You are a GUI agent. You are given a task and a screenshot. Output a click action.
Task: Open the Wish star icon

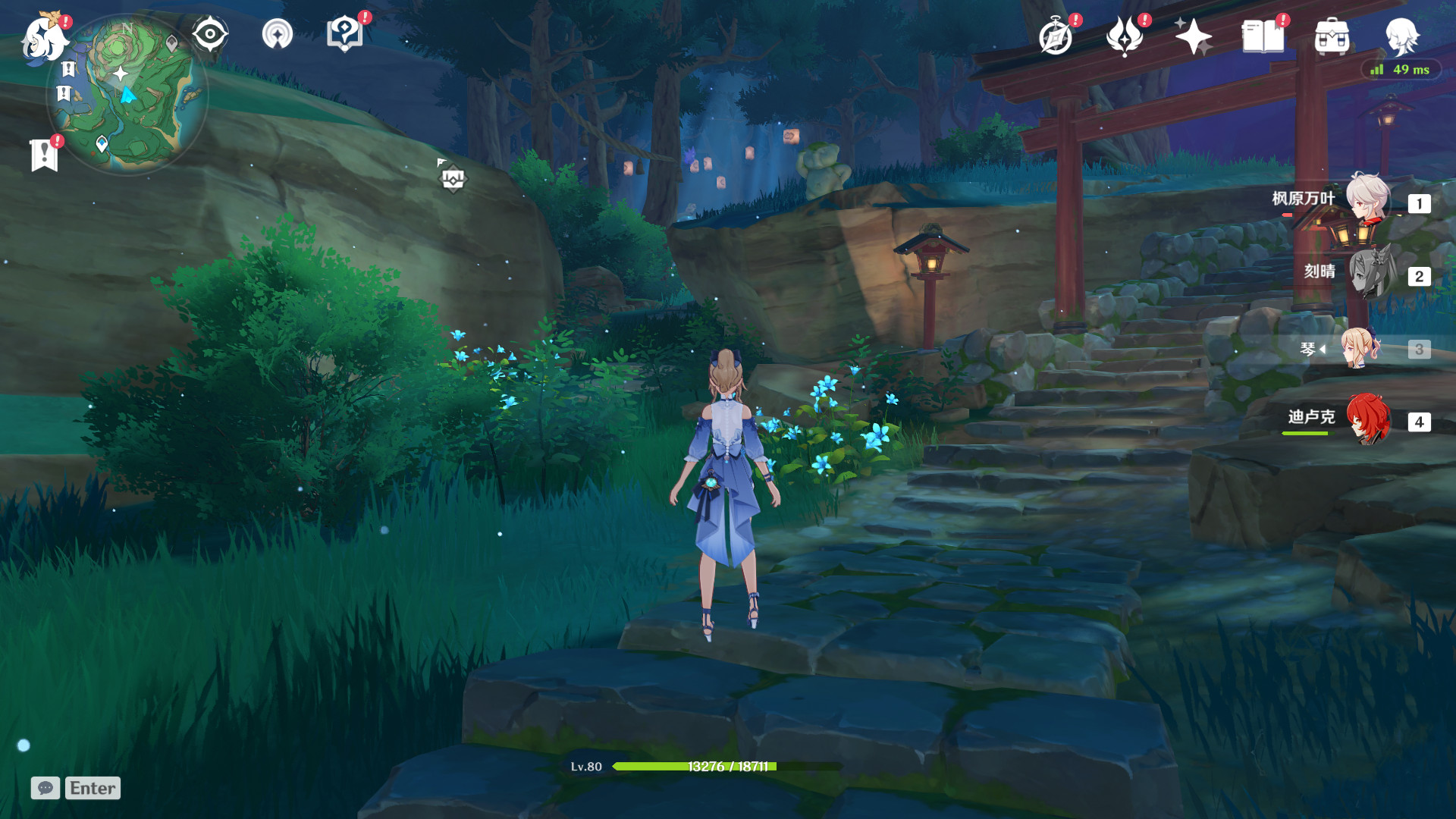pyautogui.click(x=1193, y=36)
